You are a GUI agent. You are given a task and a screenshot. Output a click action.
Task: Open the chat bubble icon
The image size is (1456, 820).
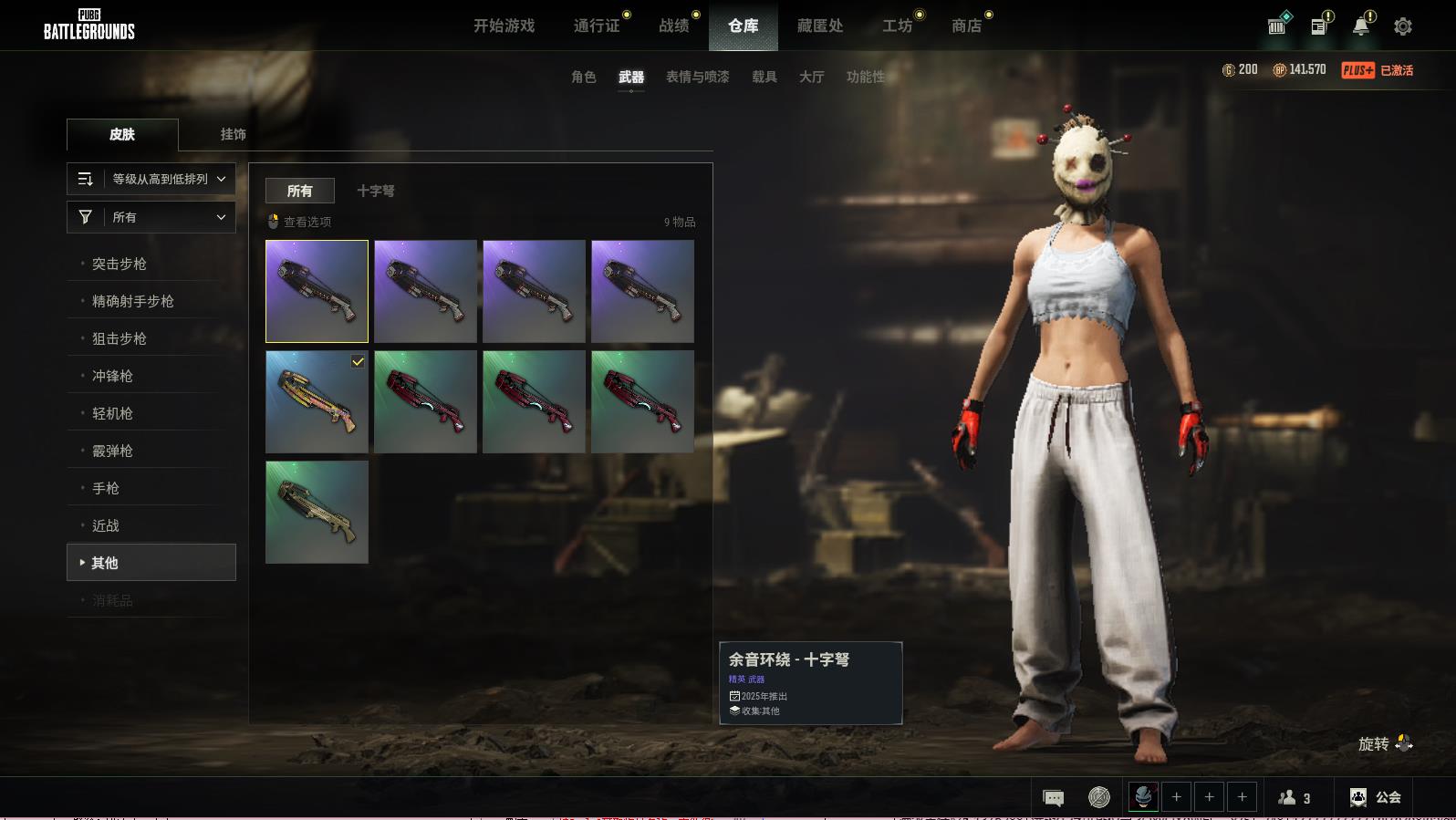click(1053, 798)
